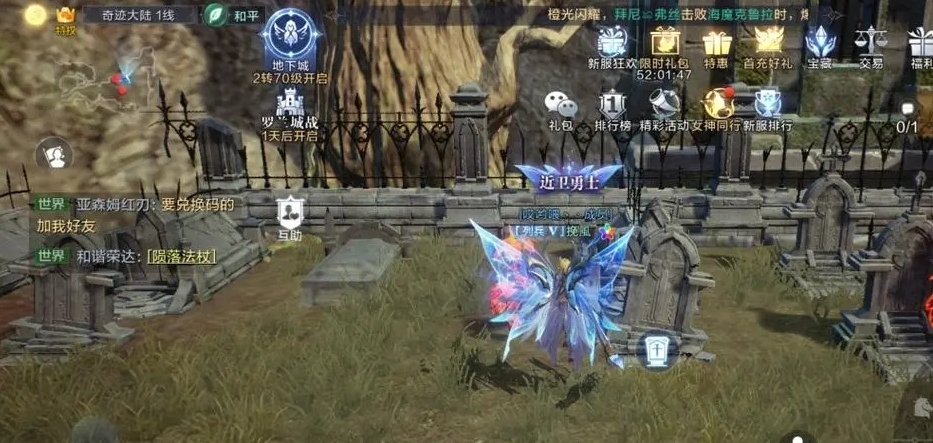Open the 限时礼包 timed gift pack
Screen dimensions: 933x443
pyautogui.click(x=664, y=44)
